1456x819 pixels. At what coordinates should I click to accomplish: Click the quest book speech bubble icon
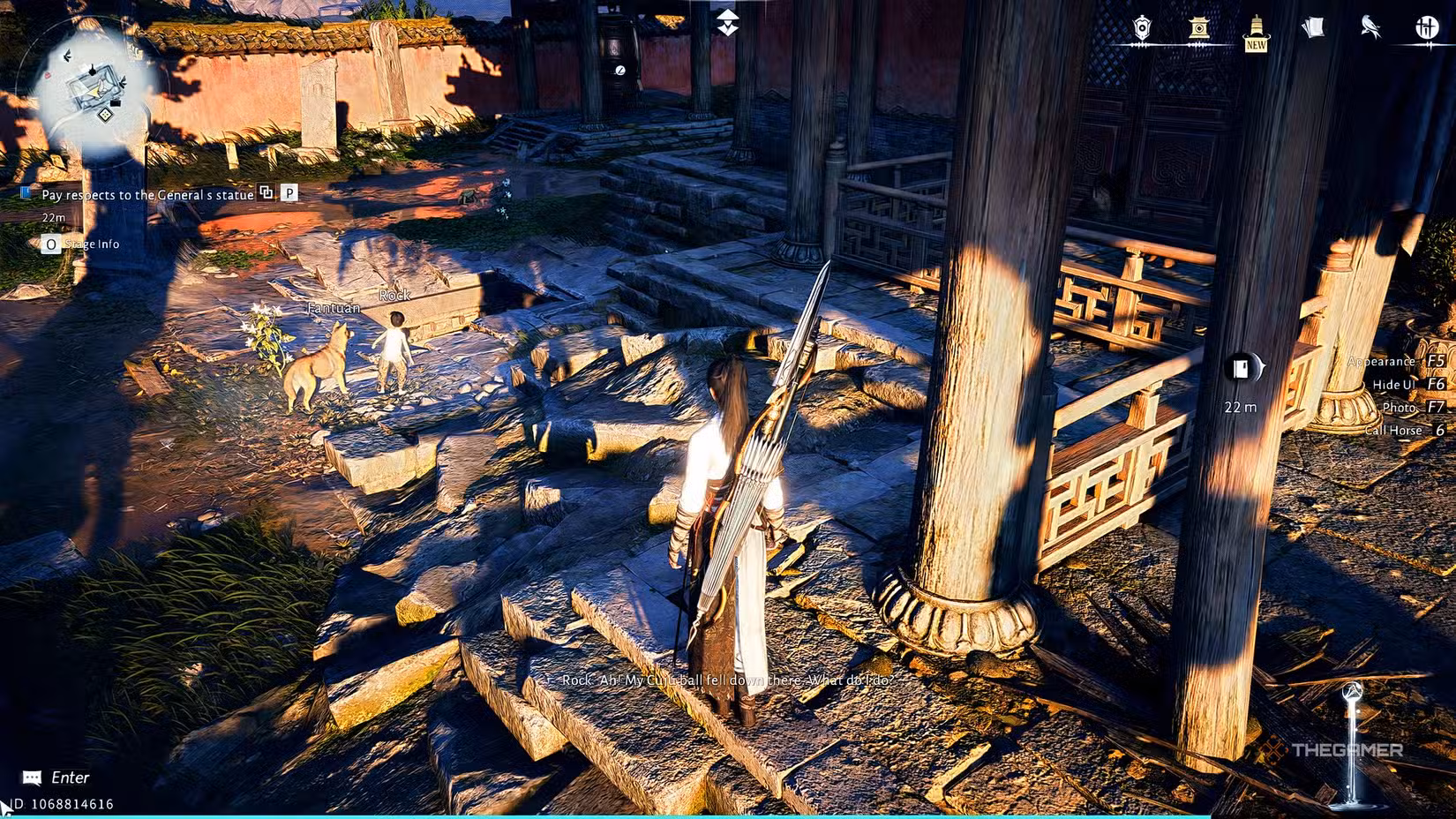pos(31,777)
